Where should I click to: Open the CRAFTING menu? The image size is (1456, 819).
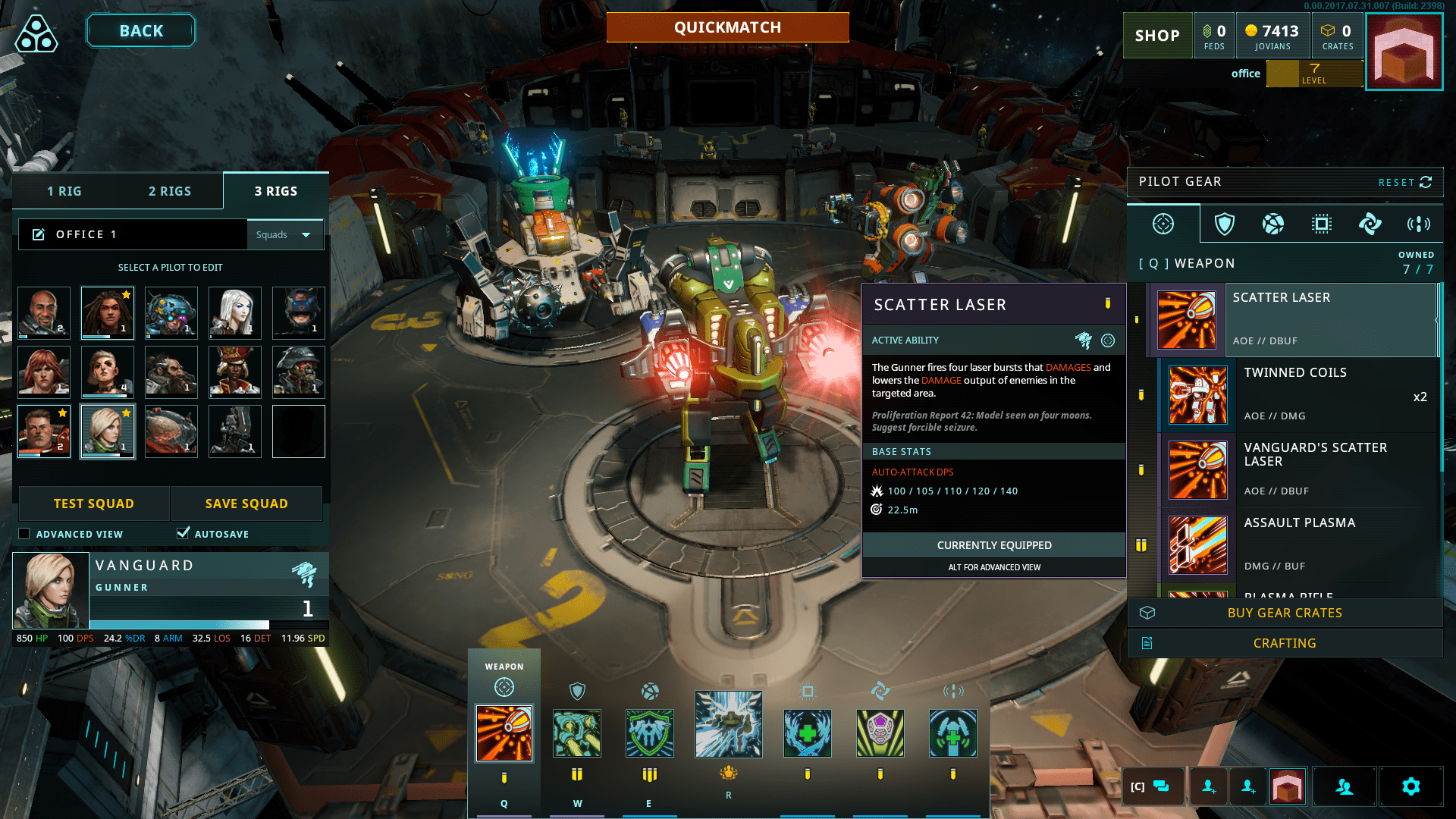pyautogui.click(x=1285, y=643)
